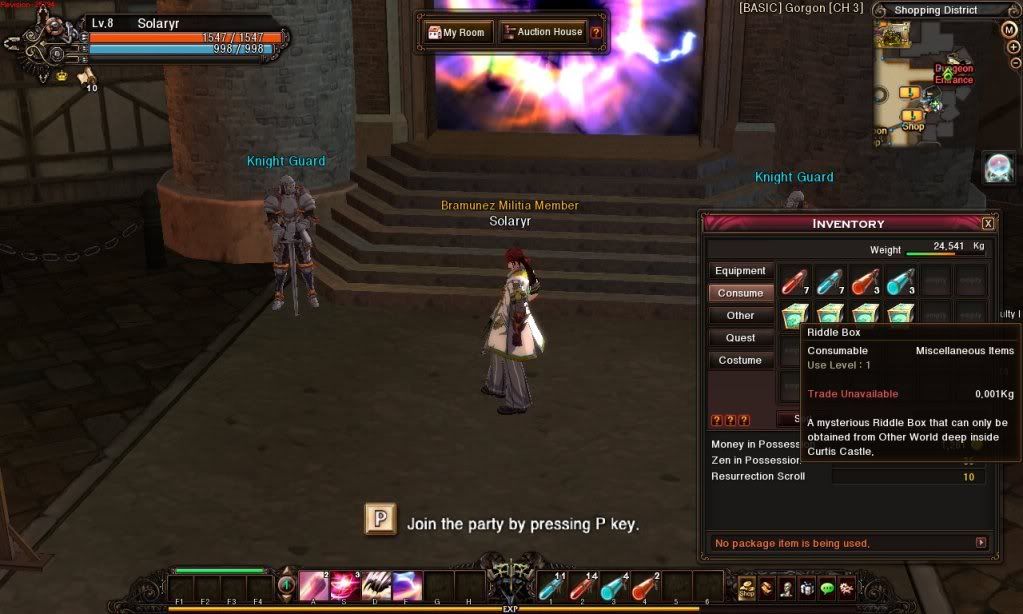Viewport: 1023px width, 614px height.
Task: Open the green chat bubble icon
Action: tap(828, 588)
